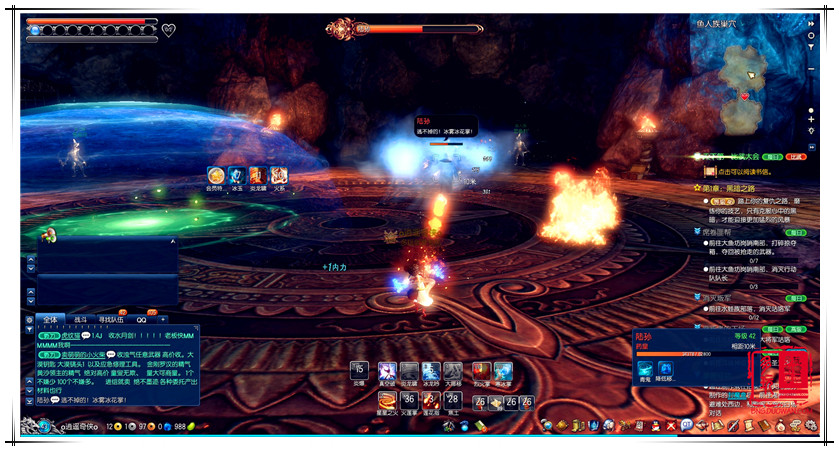
Task: Select the 炎龙啸 buff icon
Action: pos(258,175)
